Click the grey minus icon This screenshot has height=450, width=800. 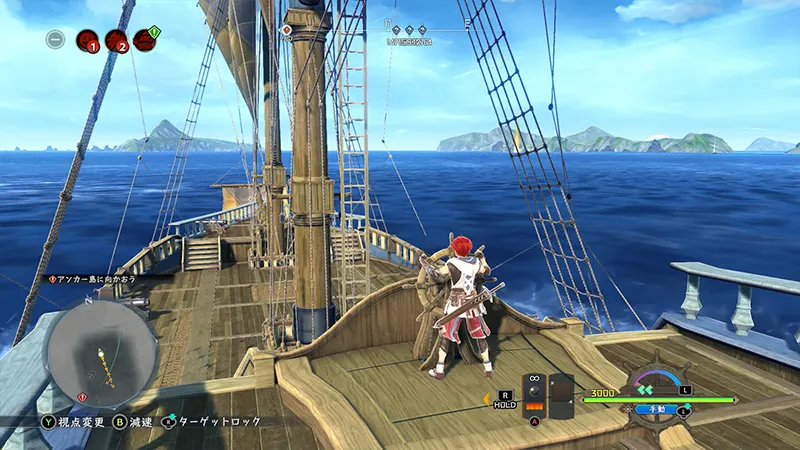click(56, 40)
